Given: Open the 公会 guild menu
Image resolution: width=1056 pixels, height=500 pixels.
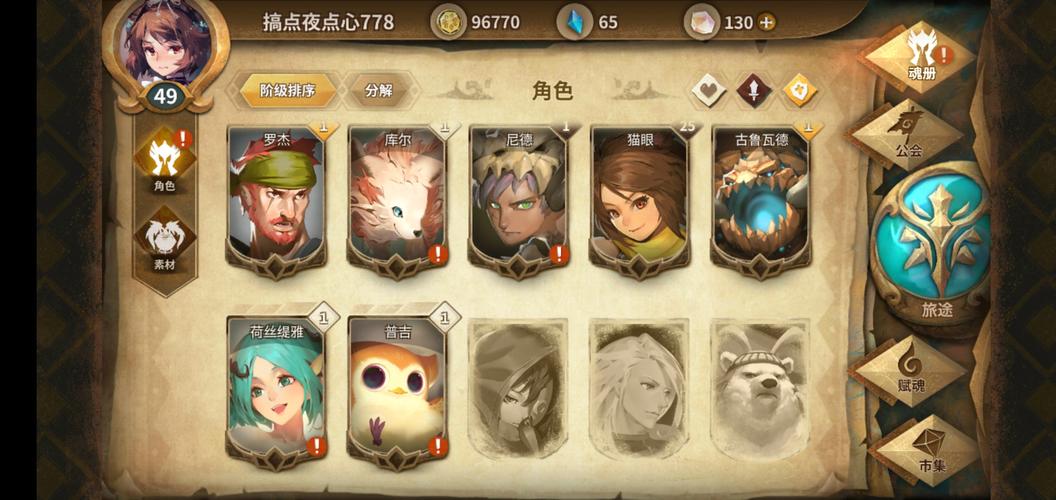Looking at the screenshot, I should [x=908, y=135].
